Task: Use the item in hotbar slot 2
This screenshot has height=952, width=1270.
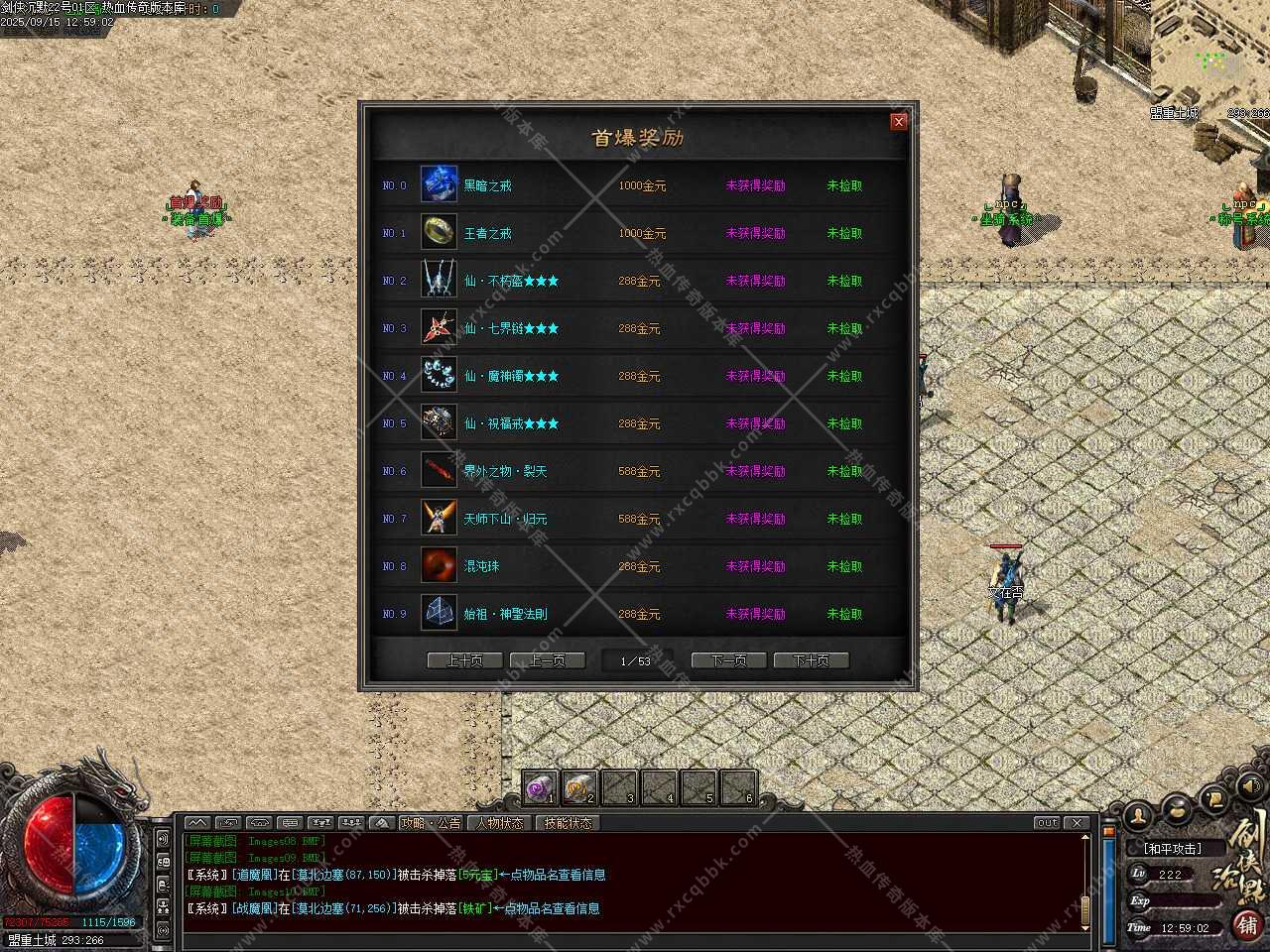Action: point(579,788)
